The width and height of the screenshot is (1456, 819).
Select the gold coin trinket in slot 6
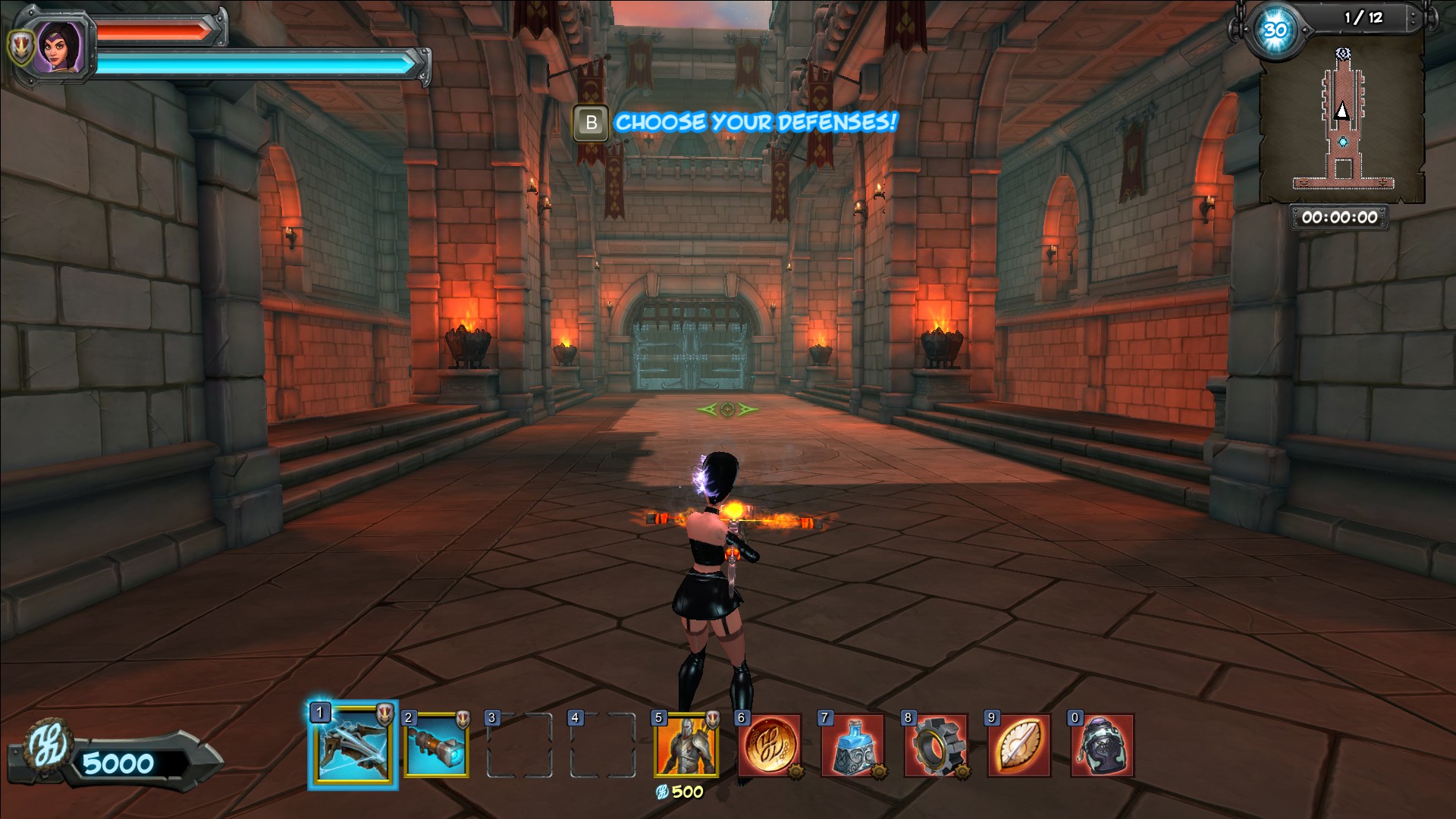click(x=770, y=745)
